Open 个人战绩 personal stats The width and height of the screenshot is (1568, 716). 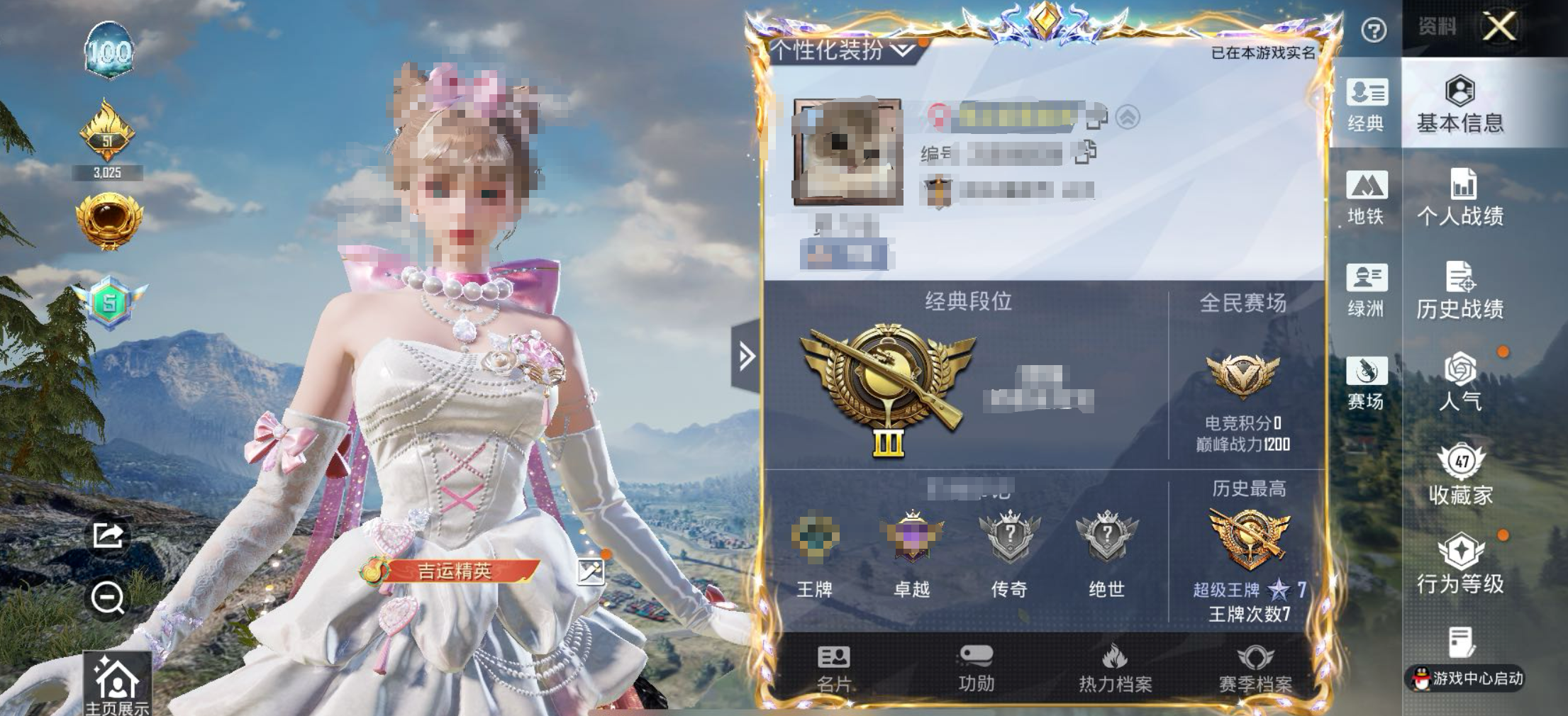click(1460, 198)
